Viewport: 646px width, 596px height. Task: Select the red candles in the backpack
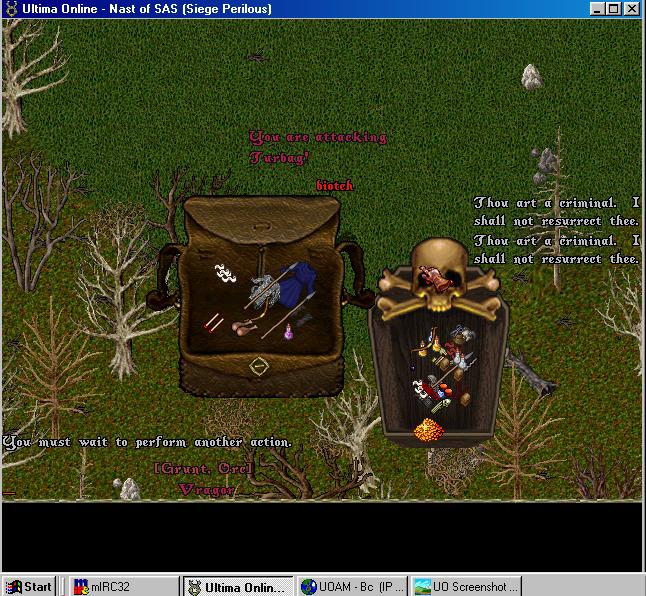213,321
